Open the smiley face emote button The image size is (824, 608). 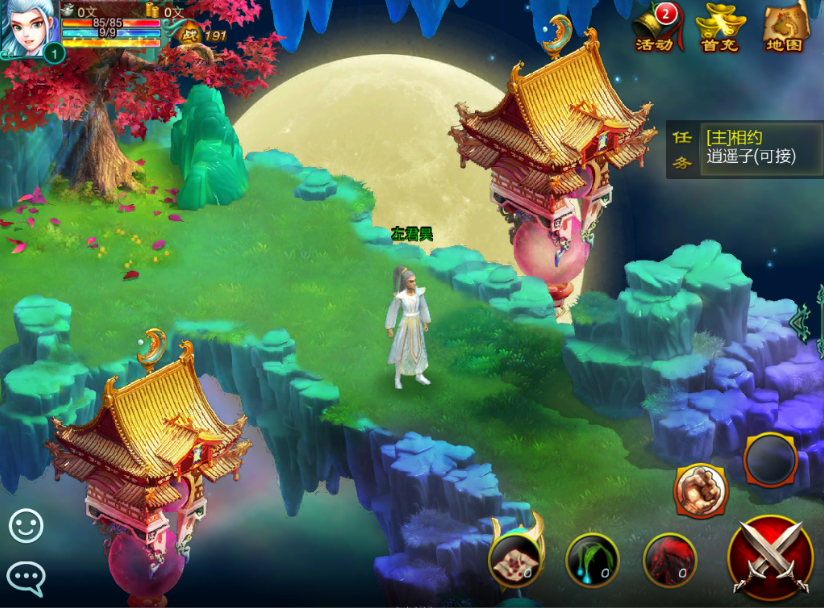point(26,525)
